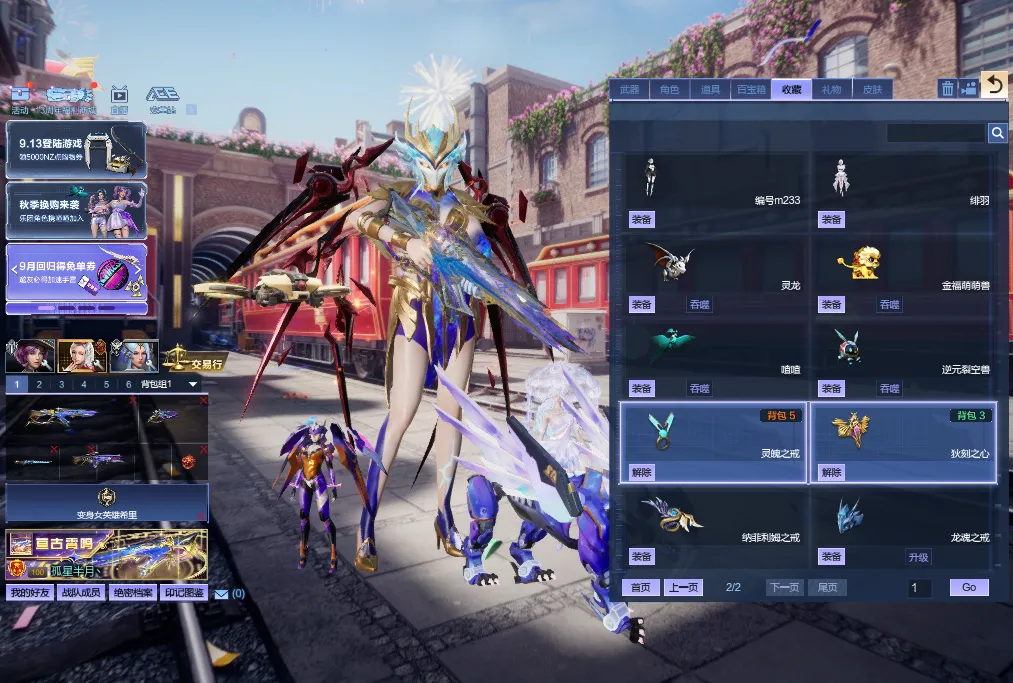The width and height of the screenshot is (1013, 683).
Task: Jump to the first page 首页
Action: click(x=640, y=588)
